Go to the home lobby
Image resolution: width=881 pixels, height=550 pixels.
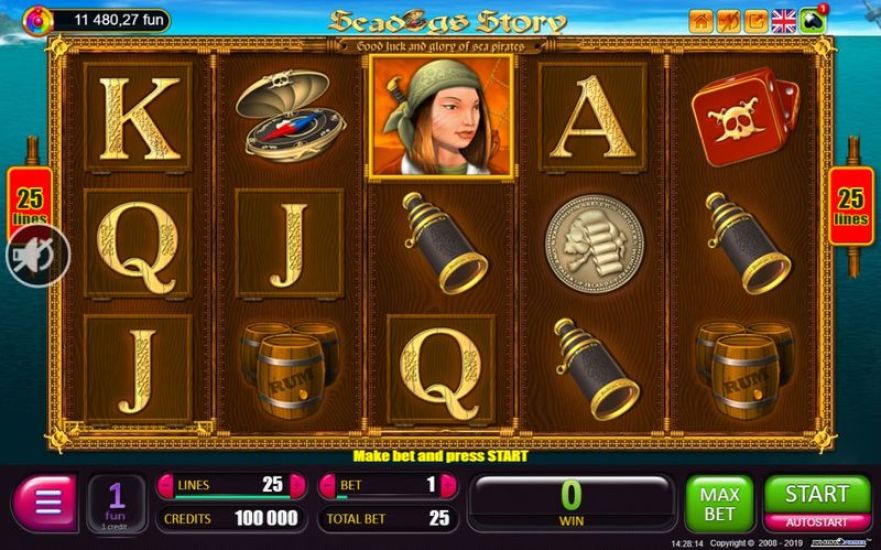tap(702, 20)
